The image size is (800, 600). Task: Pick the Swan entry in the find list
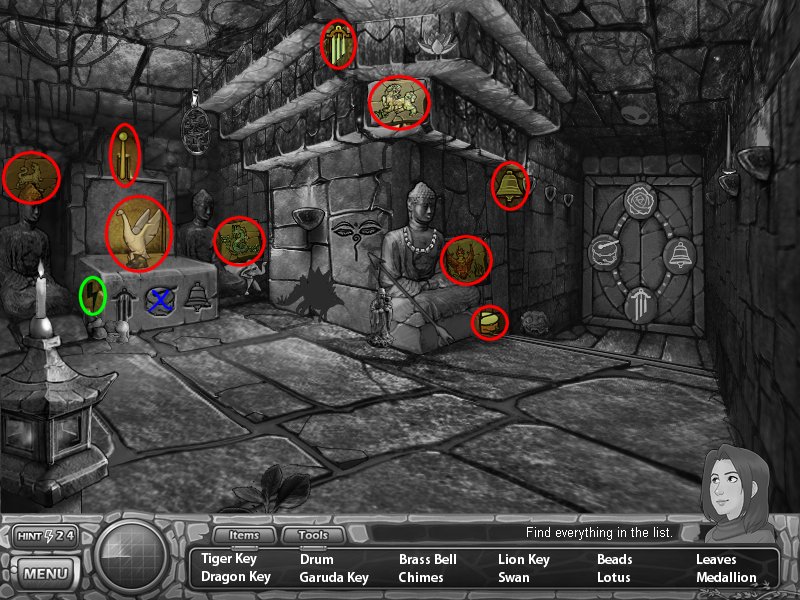(515, 577)
